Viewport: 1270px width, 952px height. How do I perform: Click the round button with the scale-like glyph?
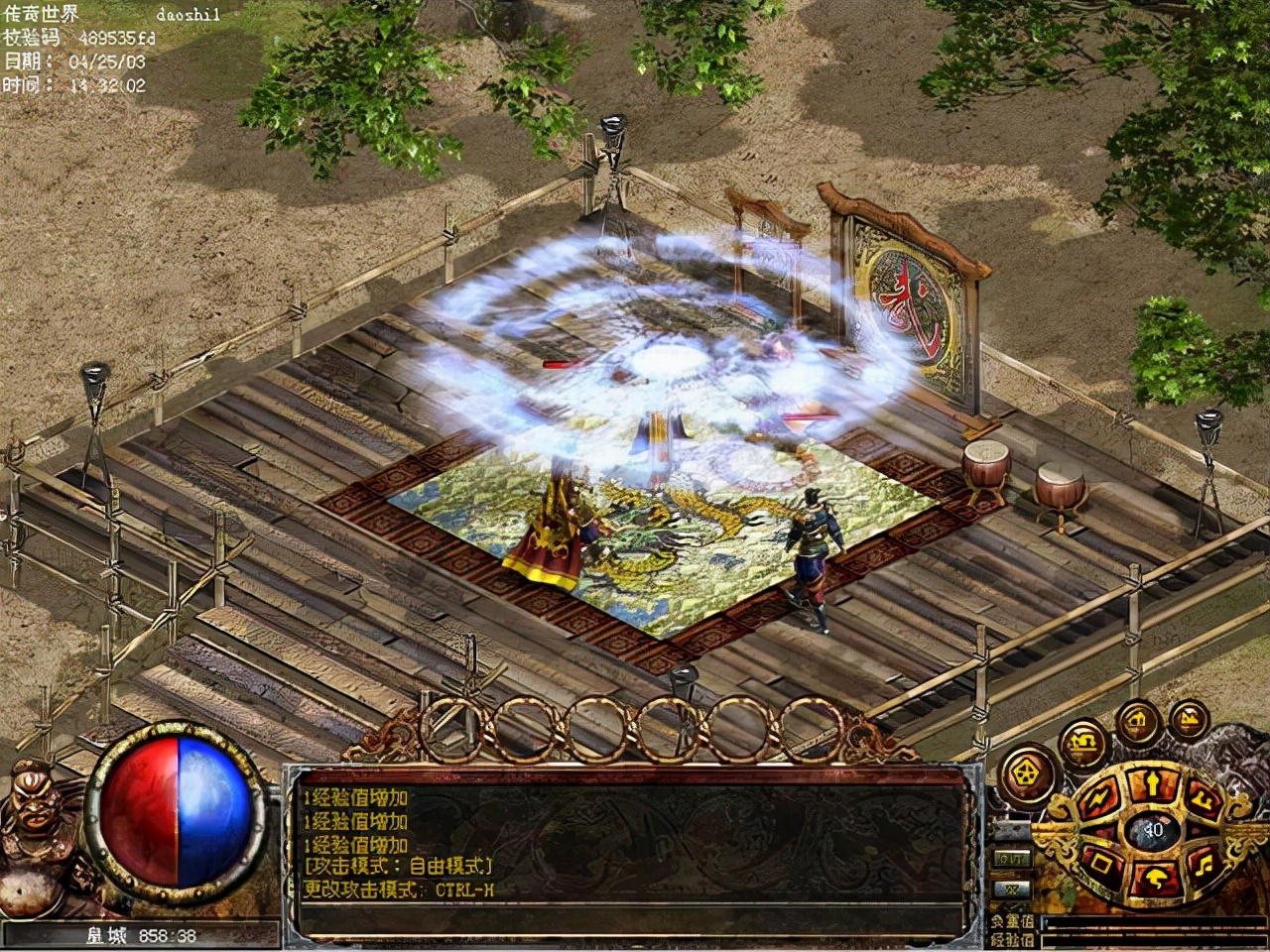1081,744
